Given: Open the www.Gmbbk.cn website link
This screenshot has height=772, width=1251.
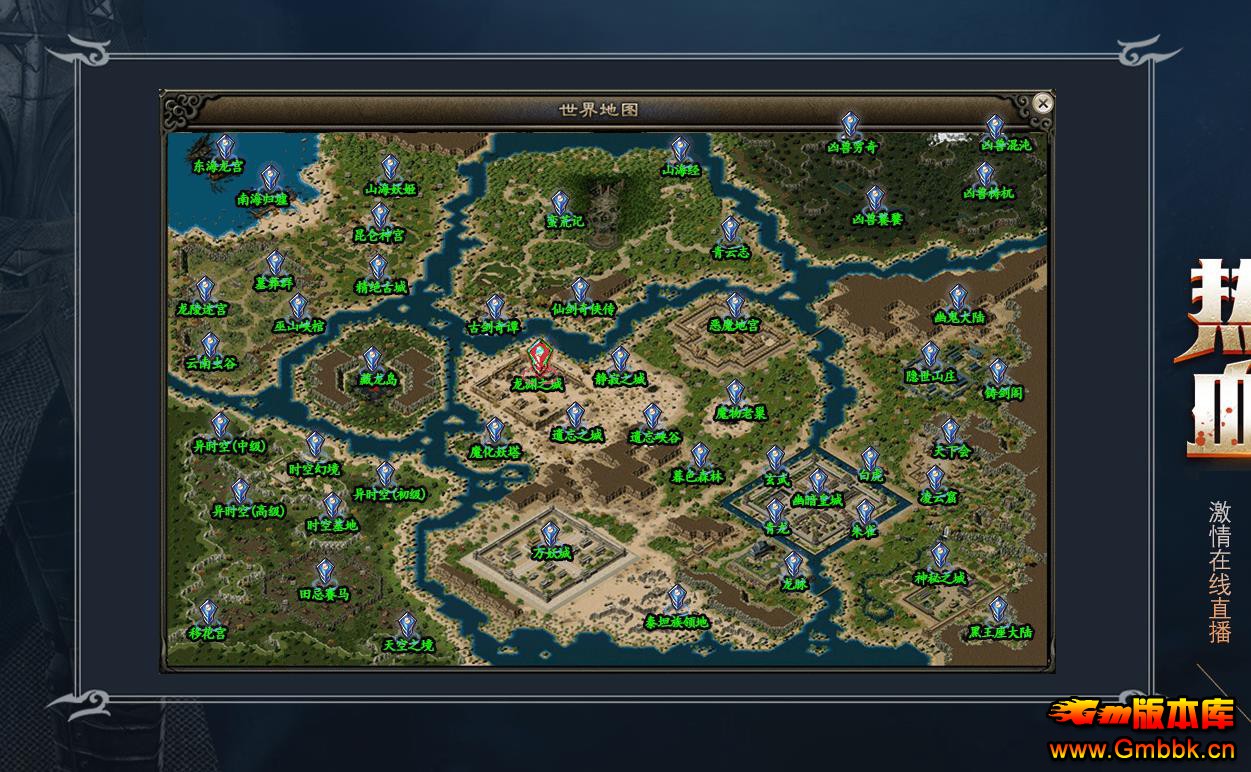Looking at the screenshot, I should click(1142, 749).
